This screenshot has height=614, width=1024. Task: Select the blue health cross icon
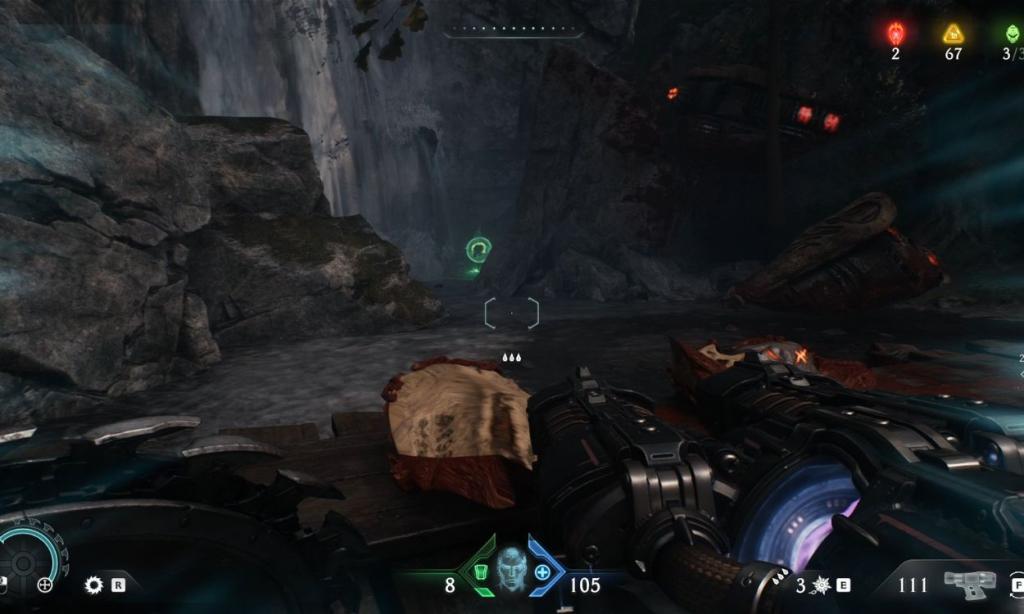pos(542,573)
